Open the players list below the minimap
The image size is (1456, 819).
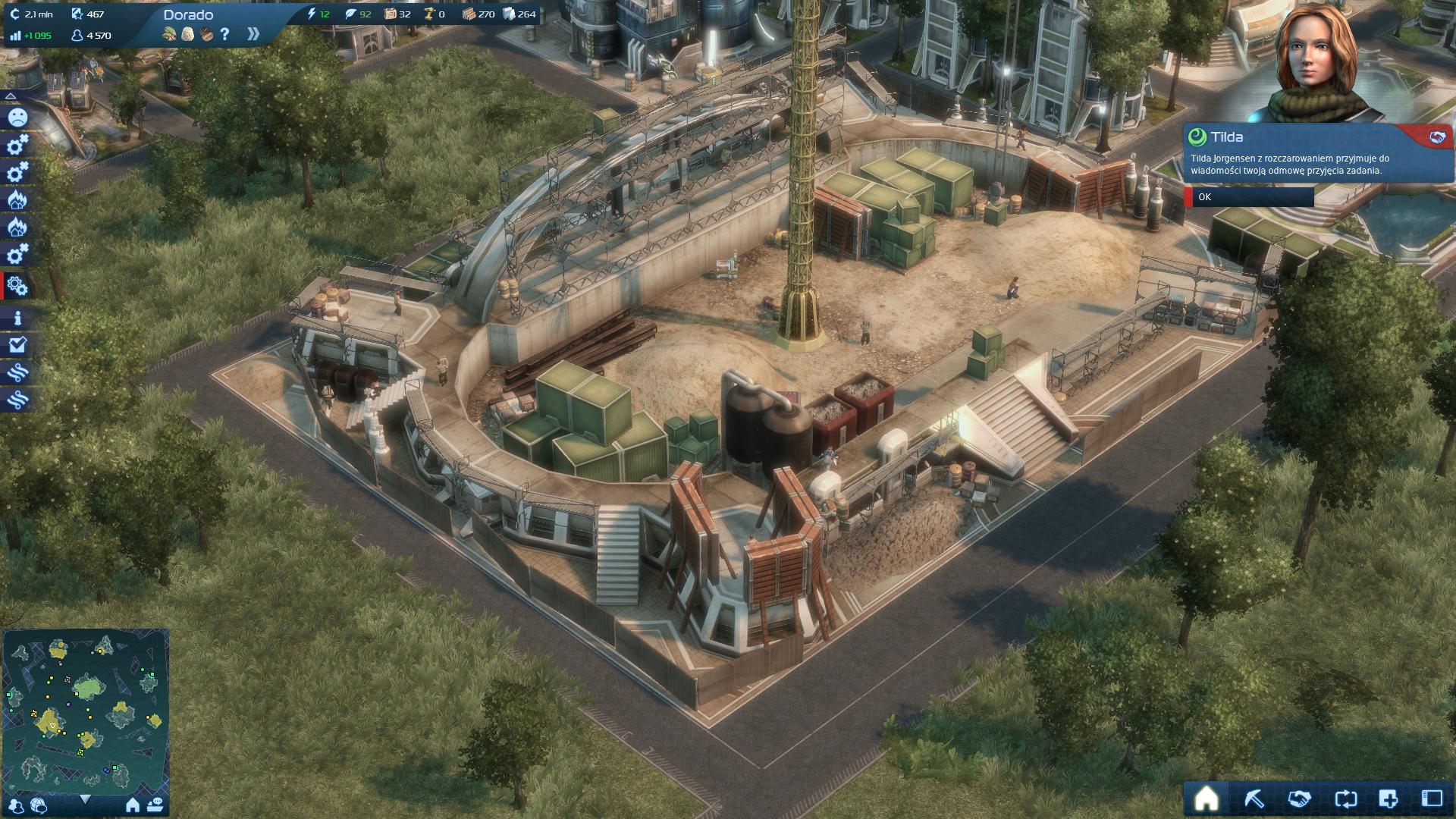point(17,805)
